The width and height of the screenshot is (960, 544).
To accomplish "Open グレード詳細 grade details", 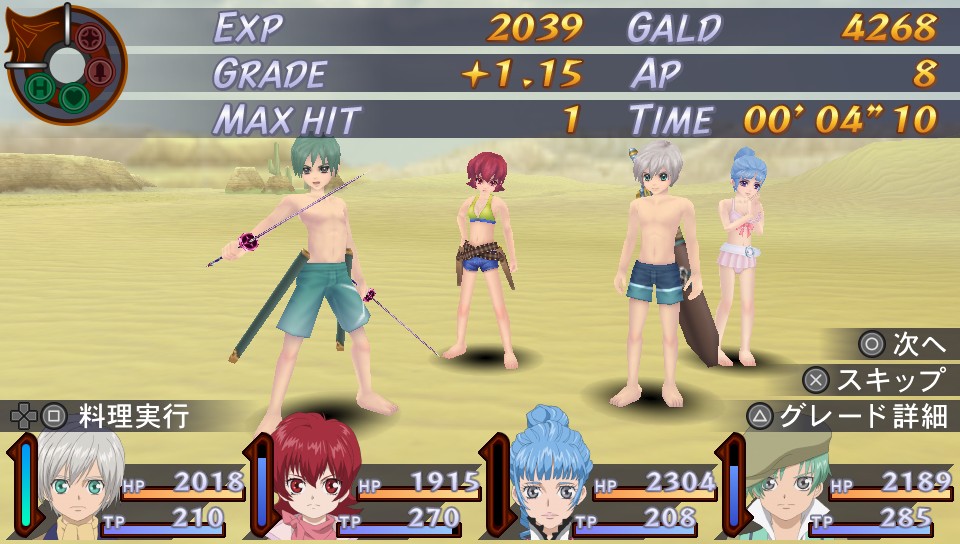I will 848,416.
